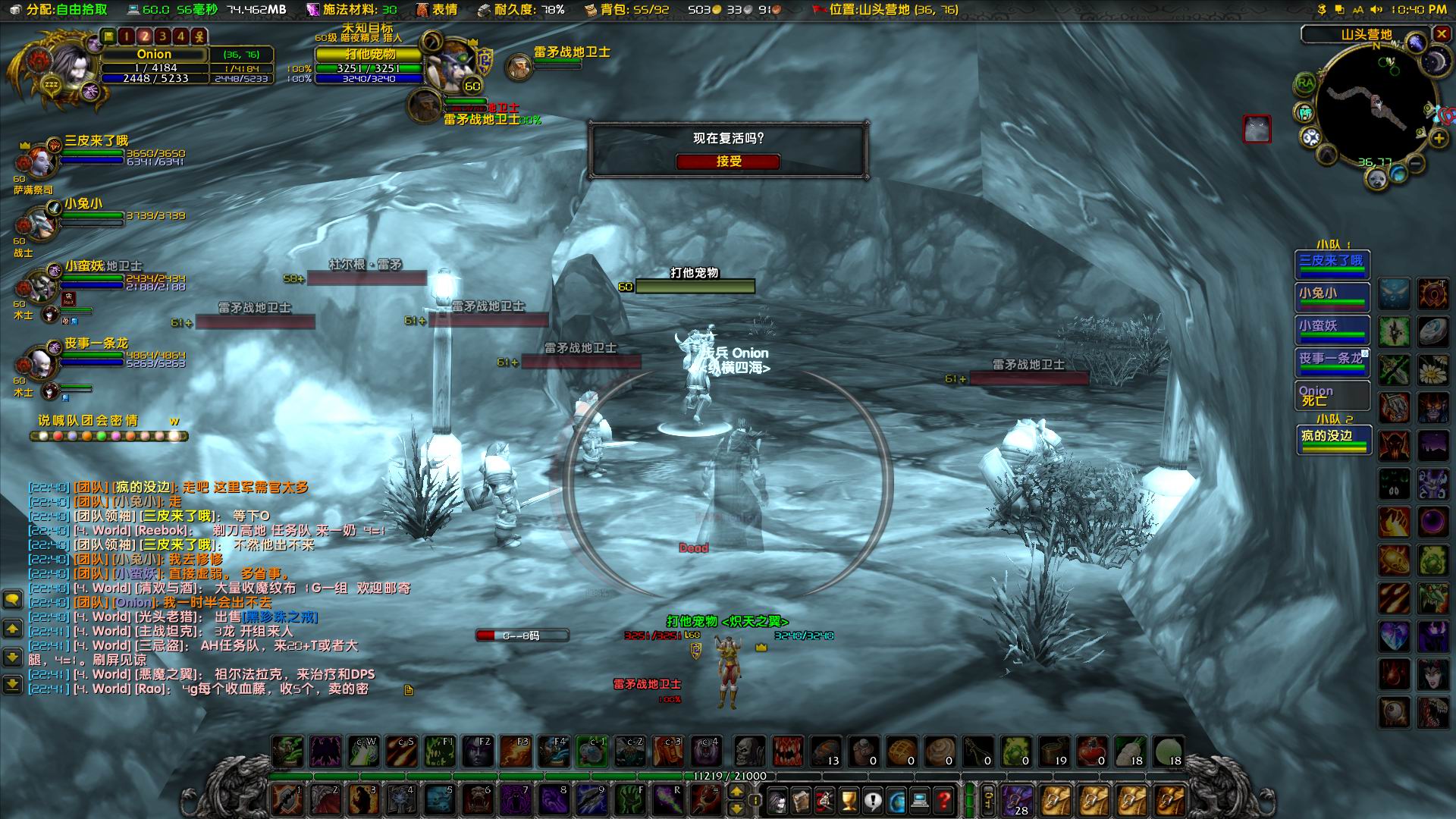Select Onion's dead raid frame on the right
Screen dimensions: 1456x819
coord(1332,395)
